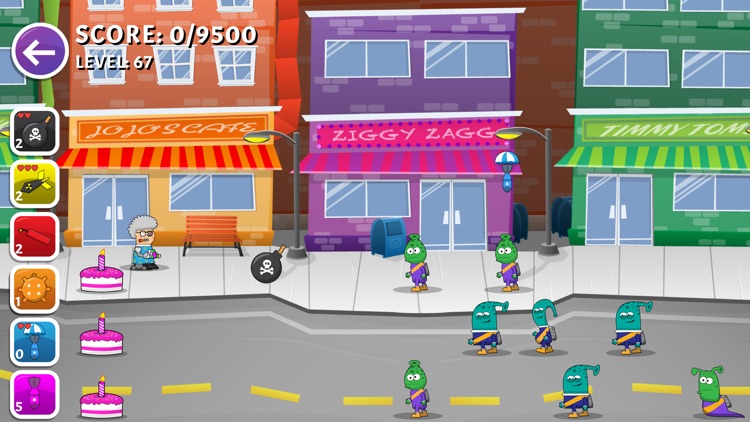Select the skull bomb weapon
The height and width of the screenshot is (422, 750).
point(35,131)
